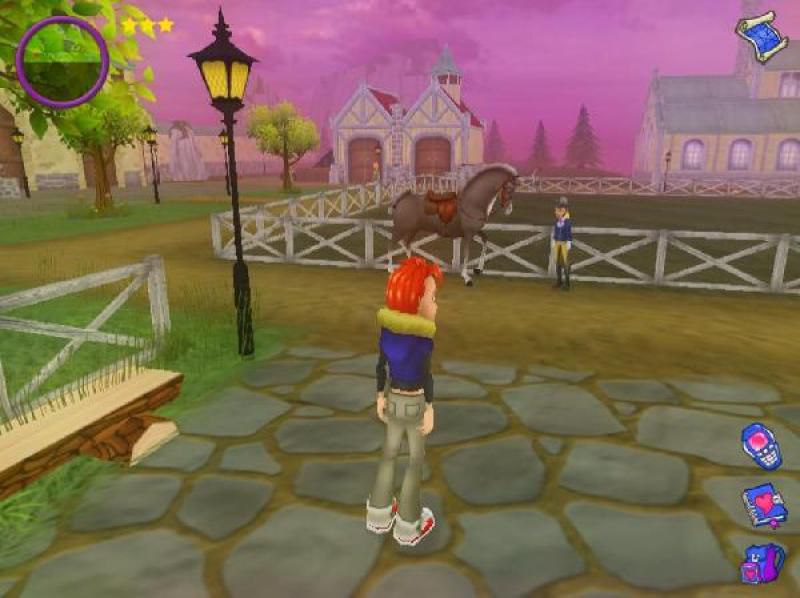Viewport: 800px width, 598px height.
Task: Click the circular minimap
Action: 62,62
